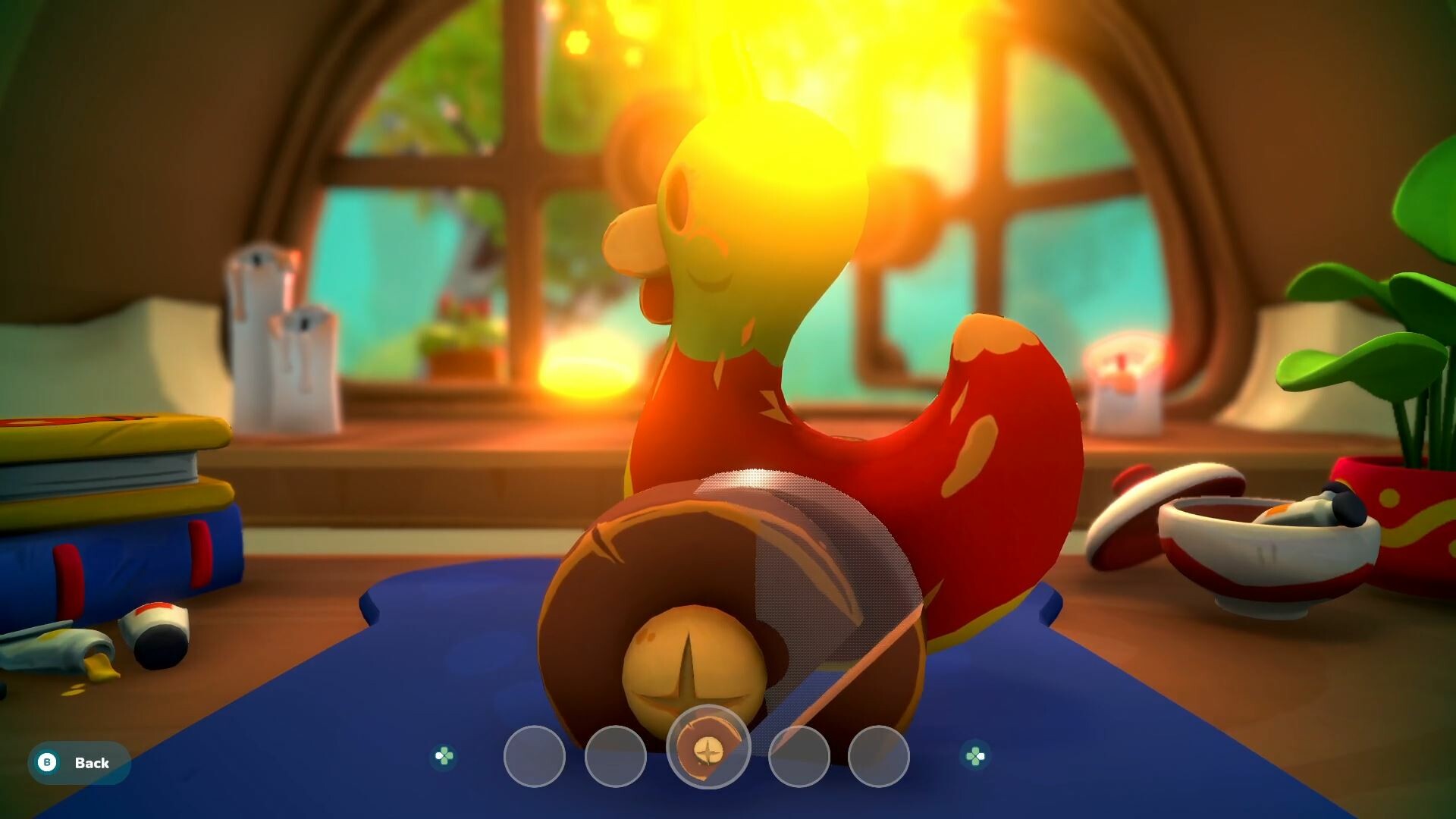This screenshot has width=1456, height=819.
Task: Click the right d-pad navigation icon
Action: [x=974, y=755]
